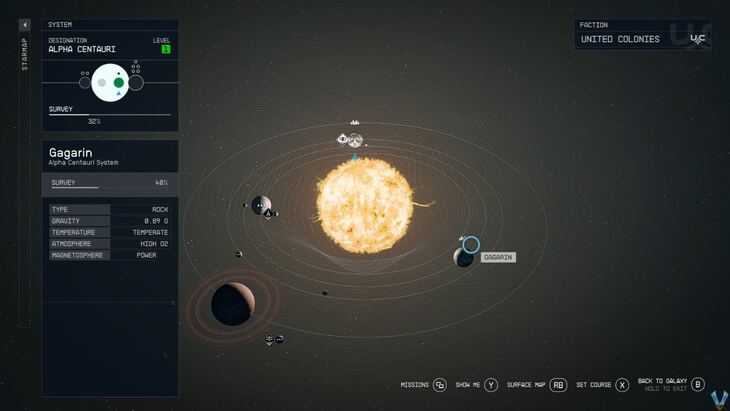This screenshot has height=411, width=730.
Task: Select the small ship icons below the ringed planet
Action: coord(274,340)
